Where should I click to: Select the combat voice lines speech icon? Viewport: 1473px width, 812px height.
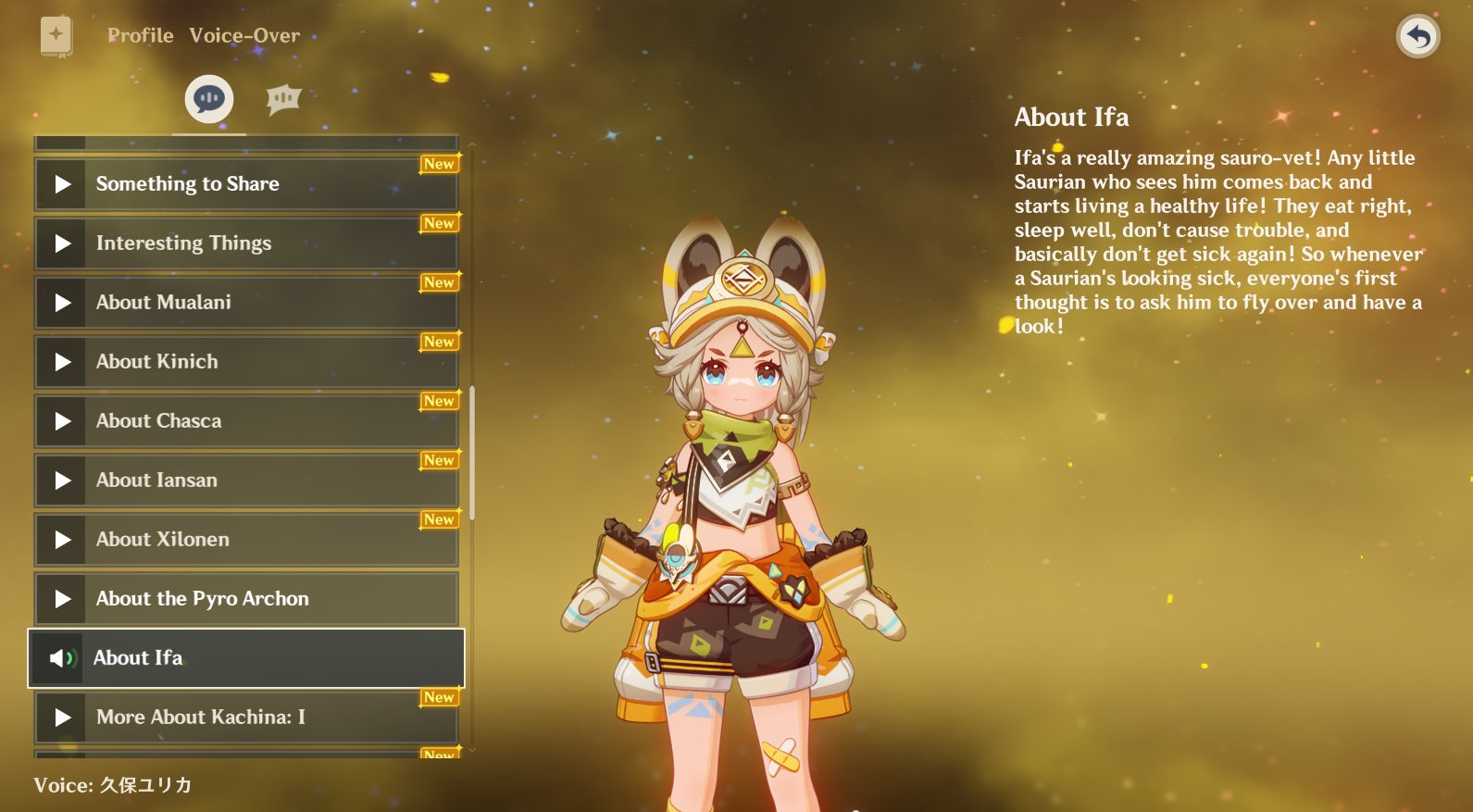pos(283,97)
